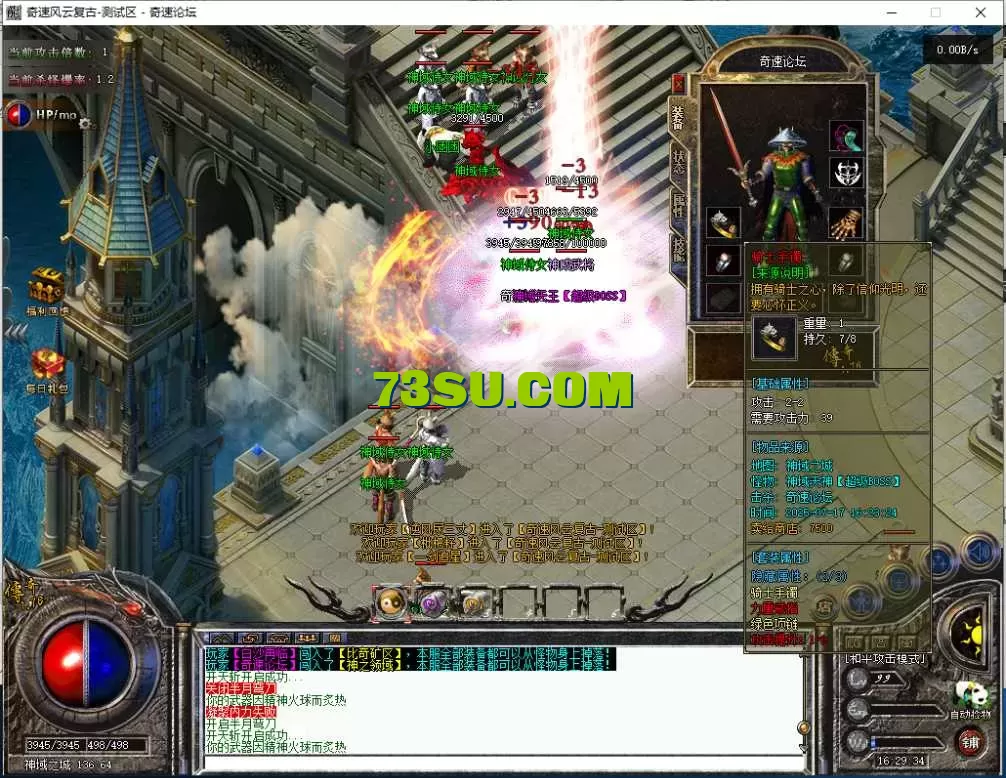Viewport: 1006px width, 778px height.
Task: Click the chat input field
Action: (500, 764)
